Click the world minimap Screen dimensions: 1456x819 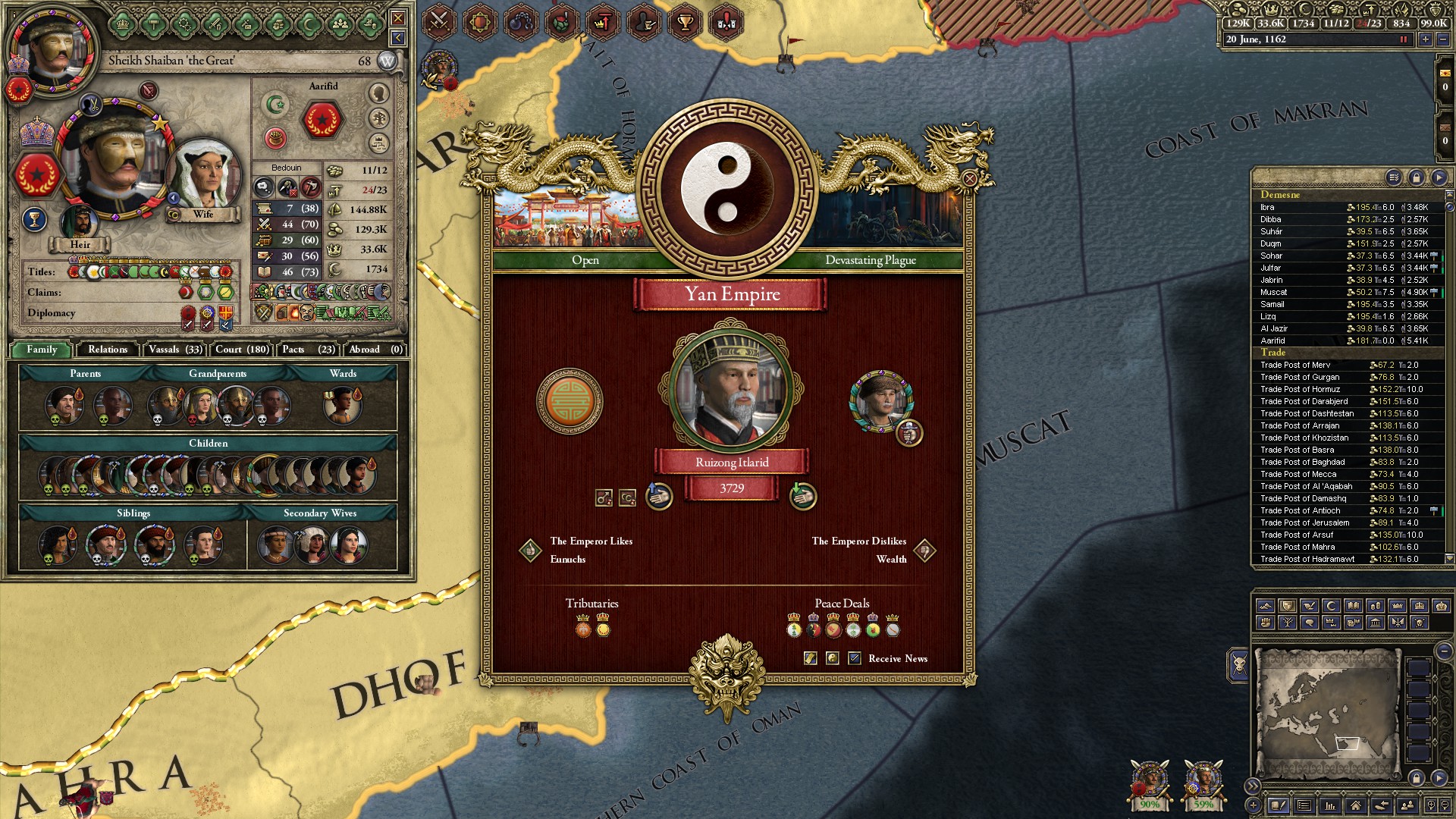tap(1327, 713)
